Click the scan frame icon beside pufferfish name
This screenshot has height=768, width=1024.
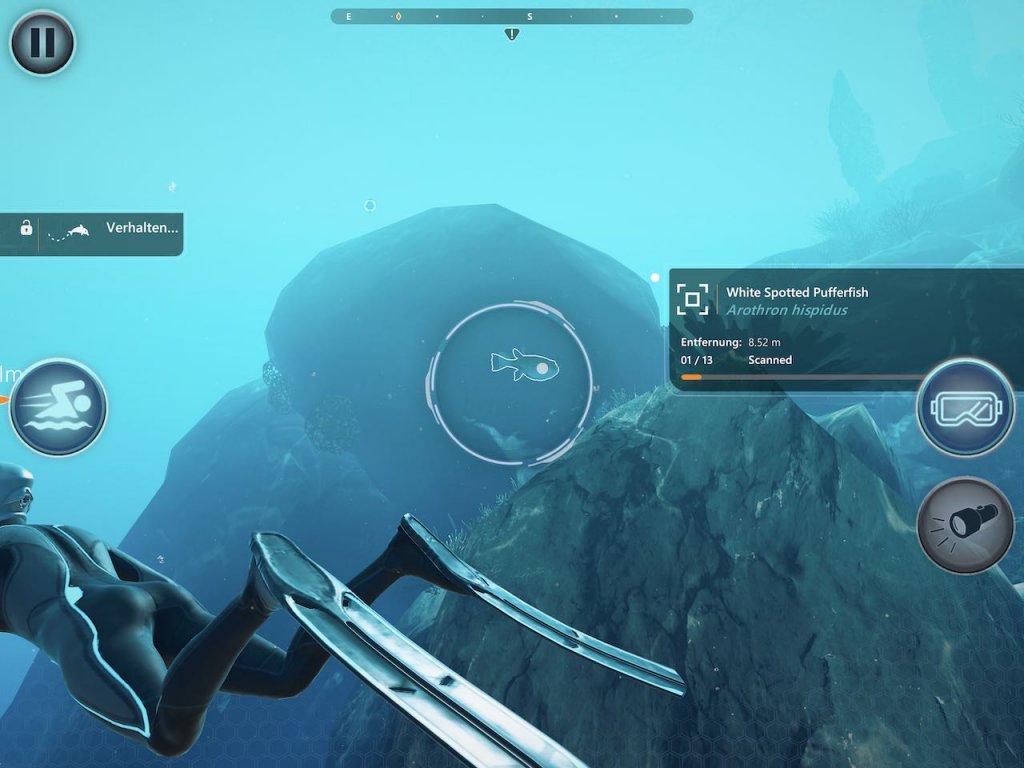tap(692, 299)
